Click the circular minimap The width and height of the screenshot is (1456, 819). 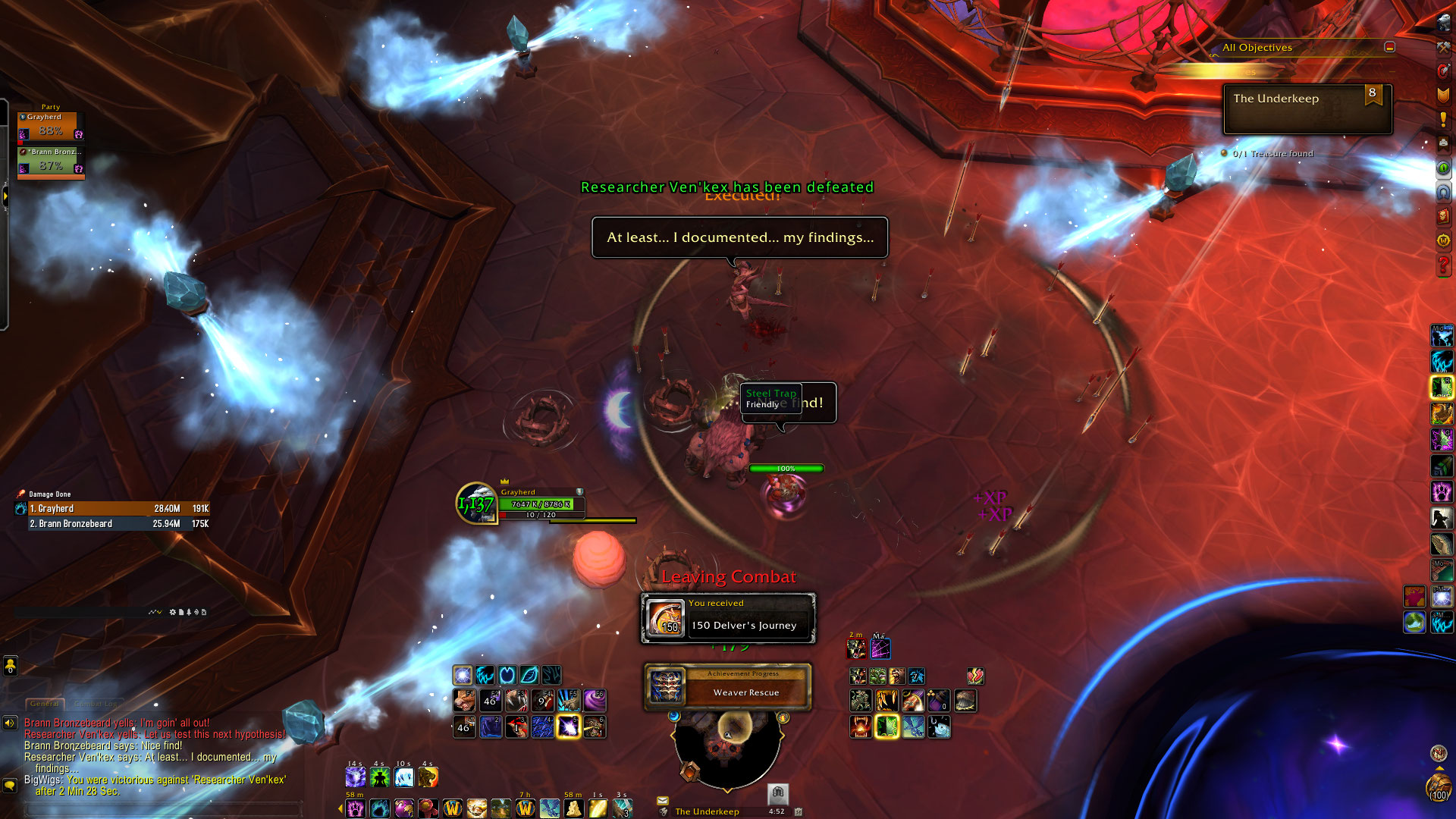[727, 747]
